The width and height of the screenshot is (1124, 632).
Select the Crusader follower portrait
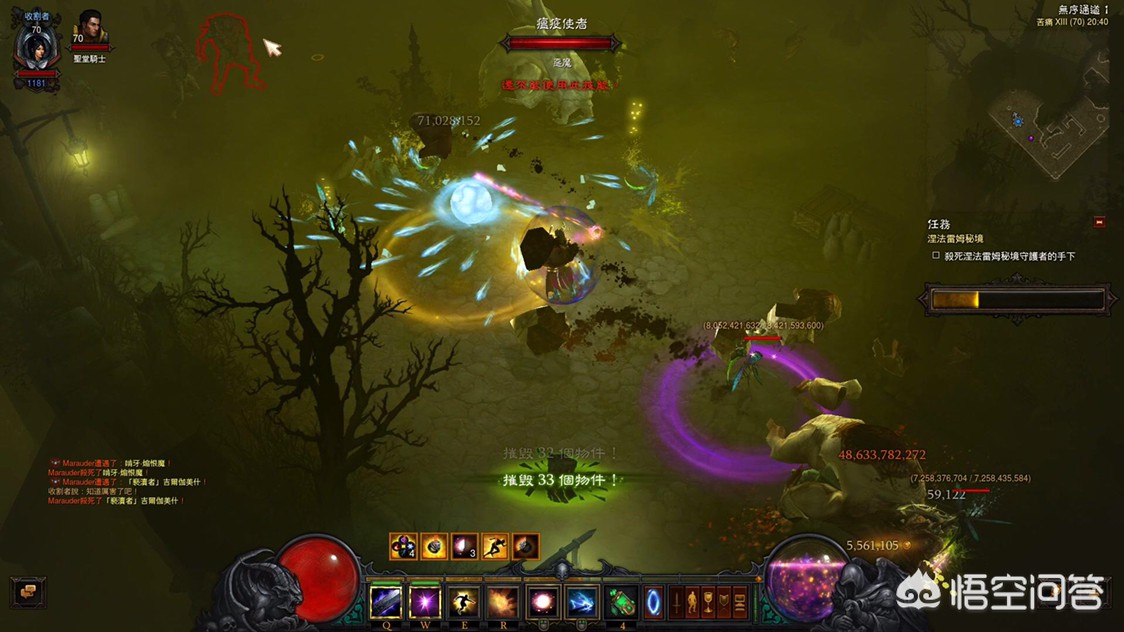90,28
